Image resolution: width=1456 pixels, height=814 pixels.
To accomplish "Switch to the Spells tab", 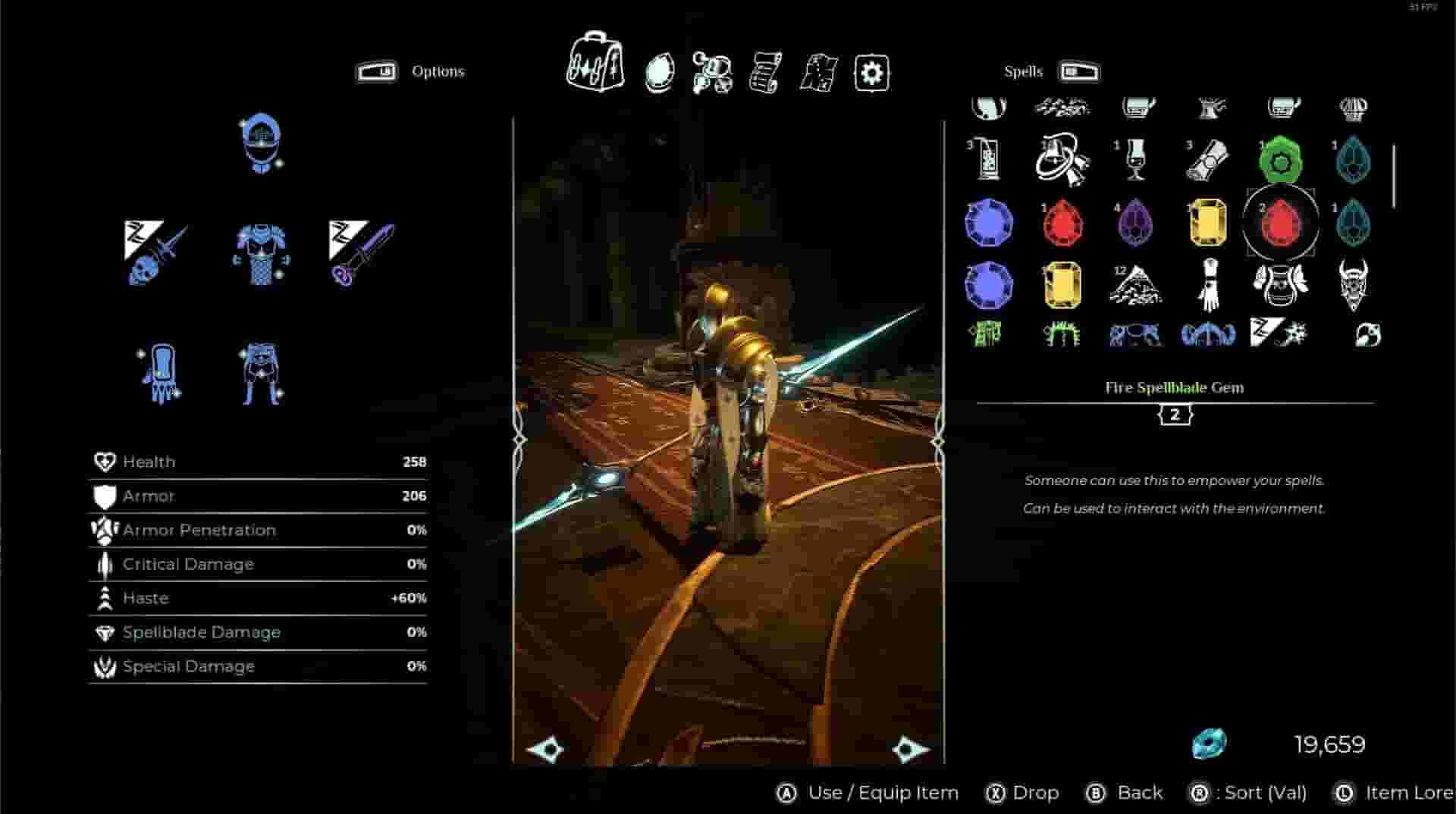I will coord(1046,71).
